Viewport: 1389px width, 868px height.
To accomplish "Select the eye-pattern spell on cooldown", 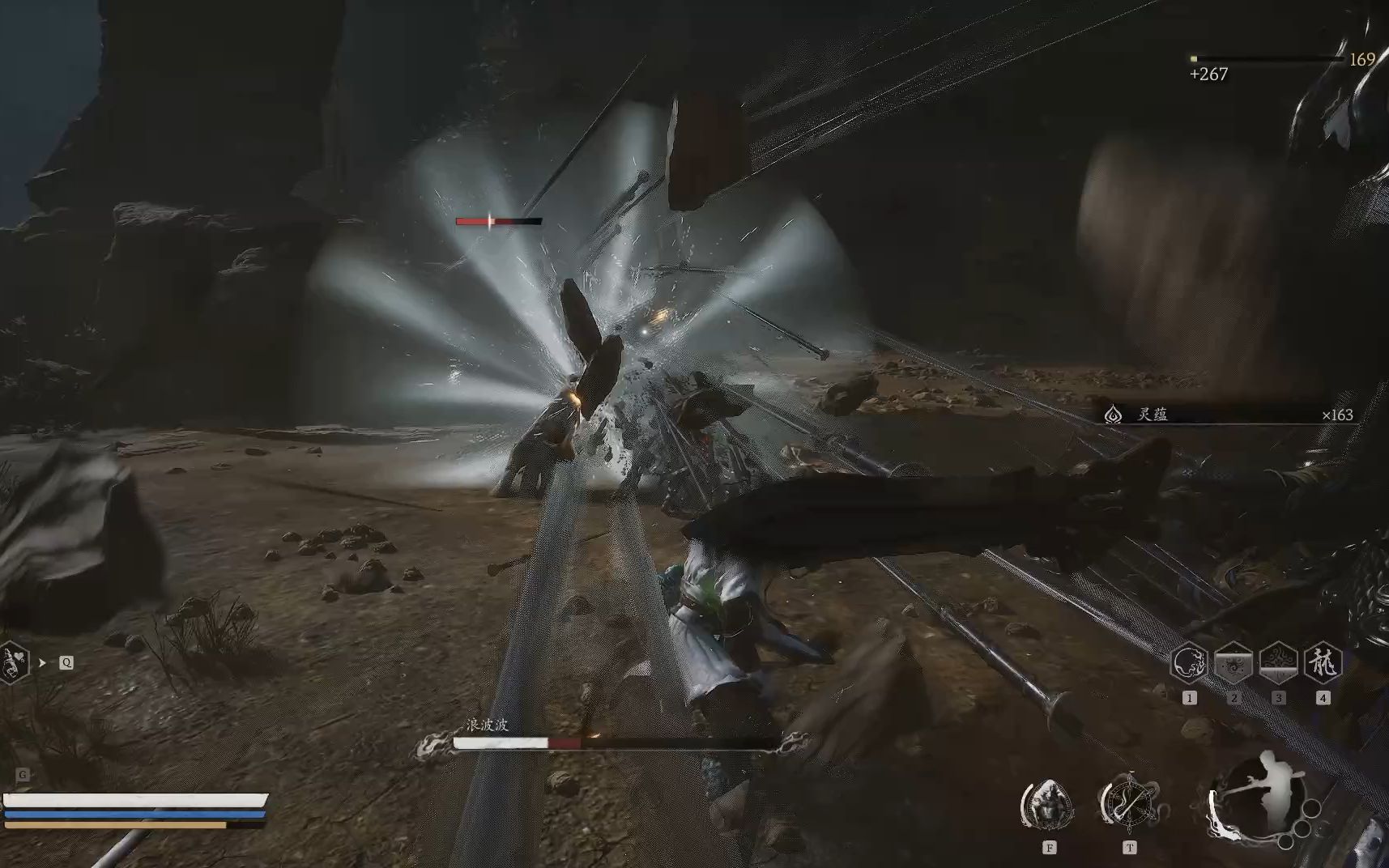I will 1233,663.
